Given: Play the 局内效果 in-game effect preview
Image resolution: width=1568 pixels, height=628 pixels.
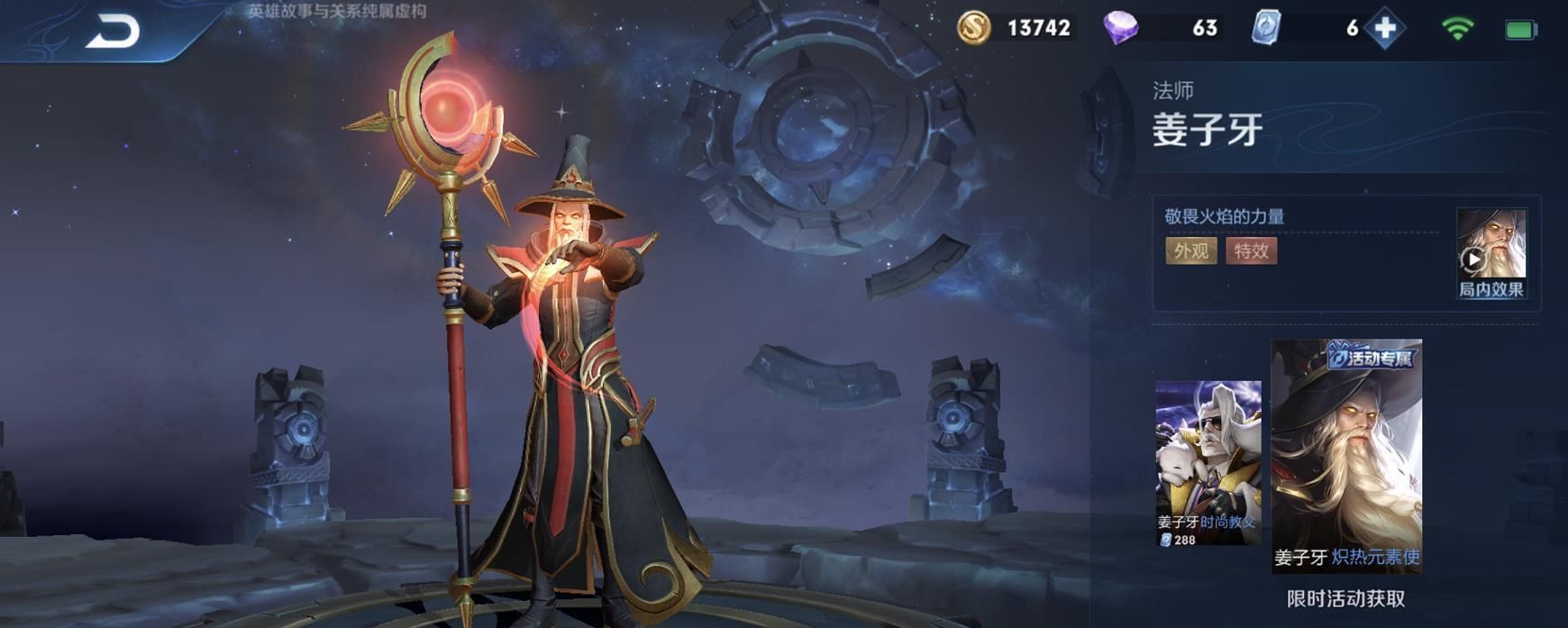Looking at the screenshot, I should coord(1491,253).
